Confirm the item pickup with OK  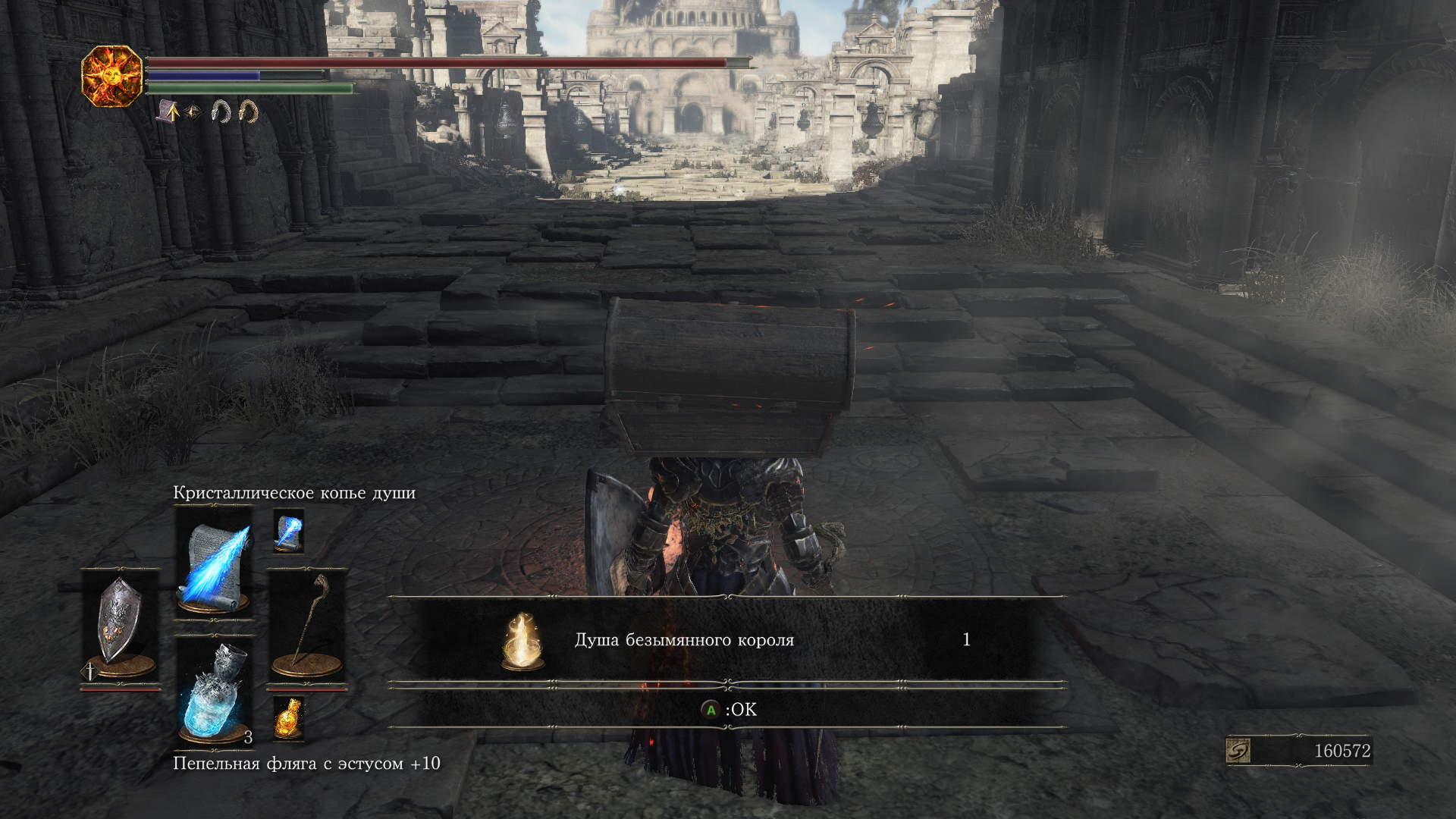(728, 710)
